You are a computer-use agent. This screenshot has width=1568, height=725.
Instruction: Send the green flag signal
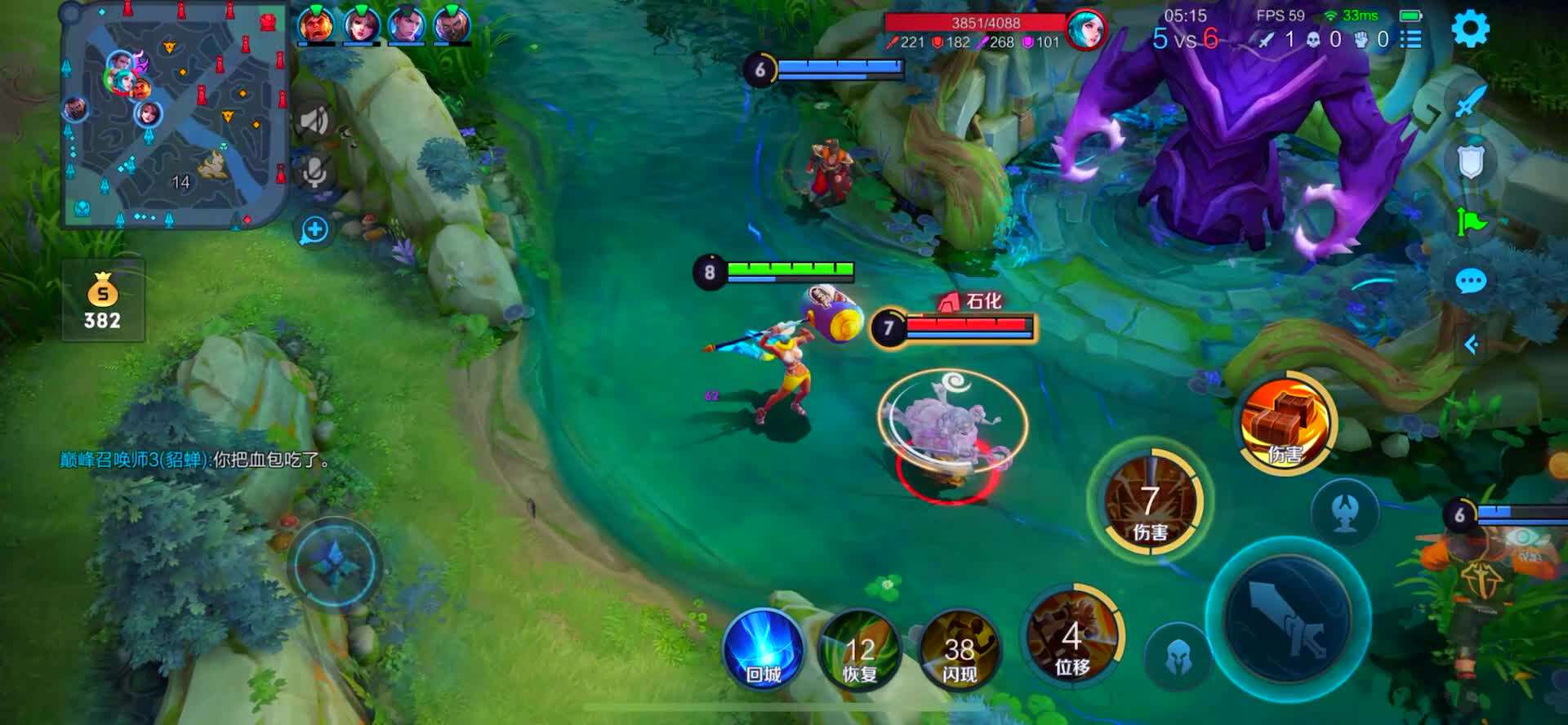tap(1471, 221)
